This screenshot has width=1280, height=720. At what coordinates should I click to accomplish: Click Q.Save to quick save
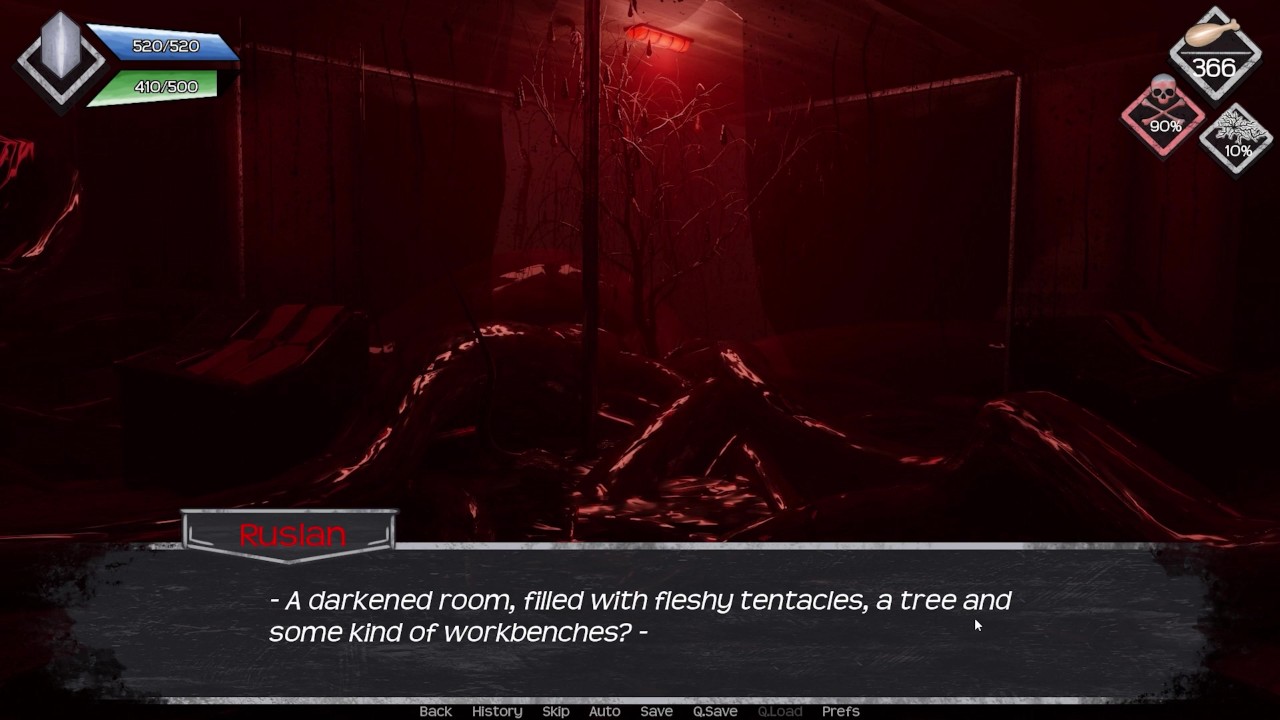coord(715,711)
